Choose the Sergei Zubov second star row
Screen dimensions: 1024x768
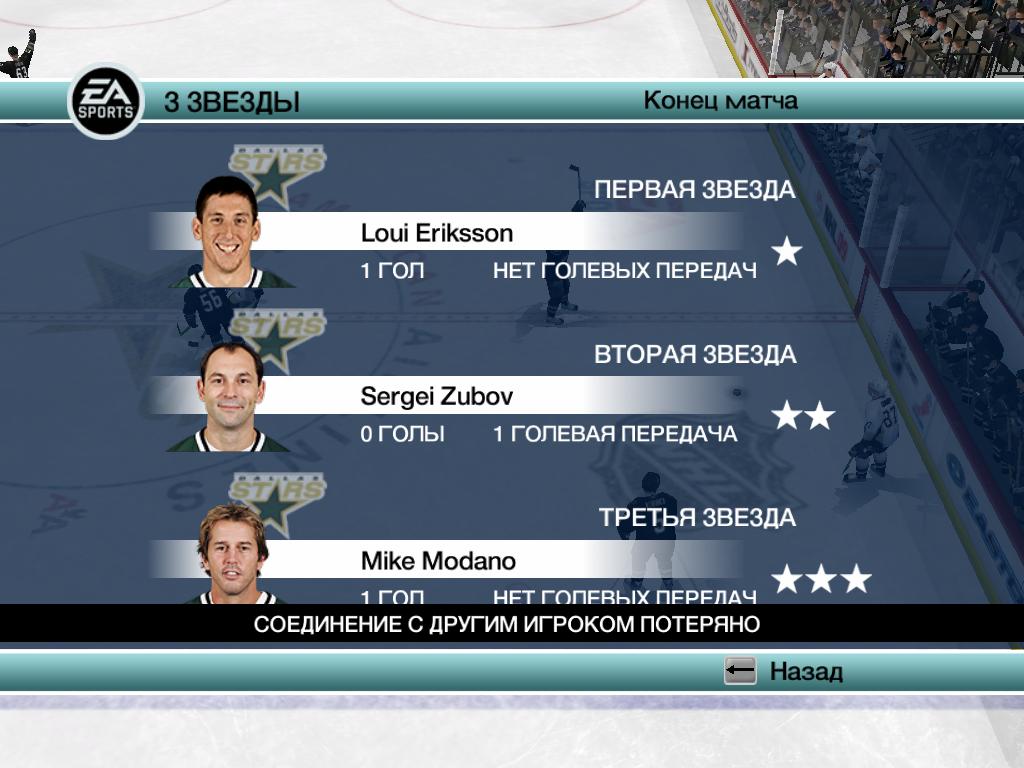pyautogui.click(x=437, y=397)
